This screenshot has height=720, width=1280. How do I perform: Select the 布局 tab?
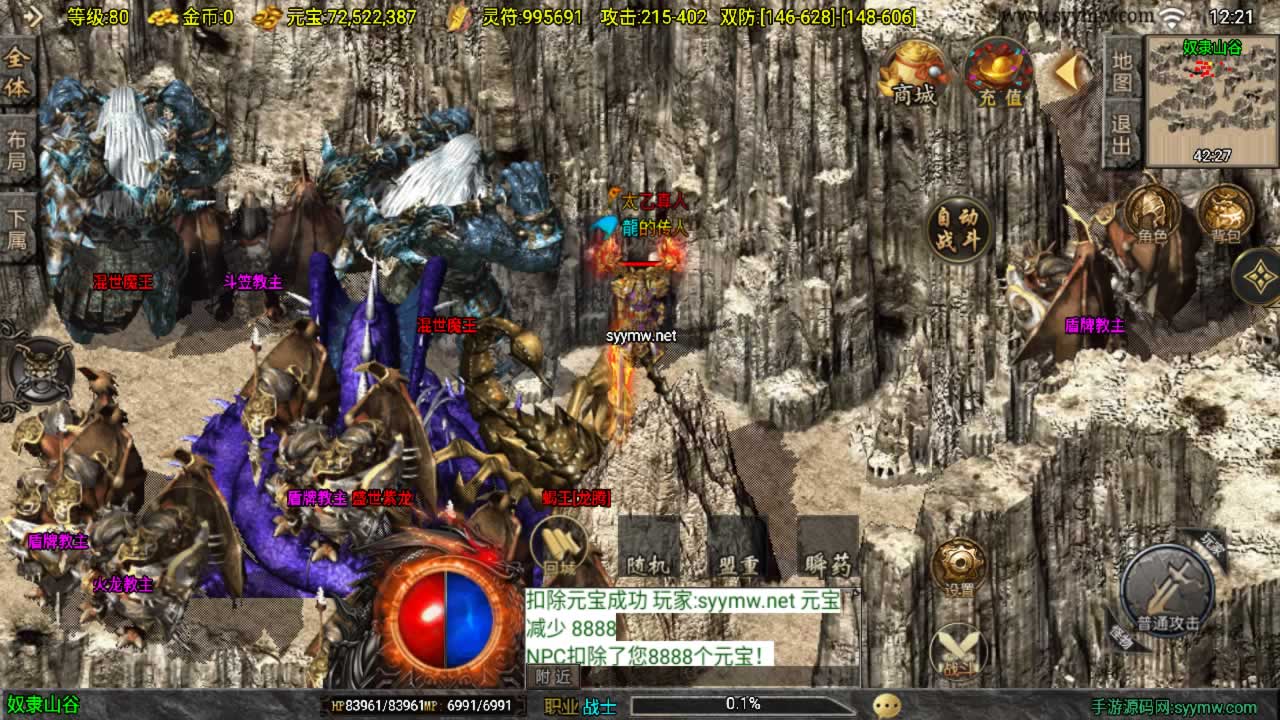tap(17, 150)
